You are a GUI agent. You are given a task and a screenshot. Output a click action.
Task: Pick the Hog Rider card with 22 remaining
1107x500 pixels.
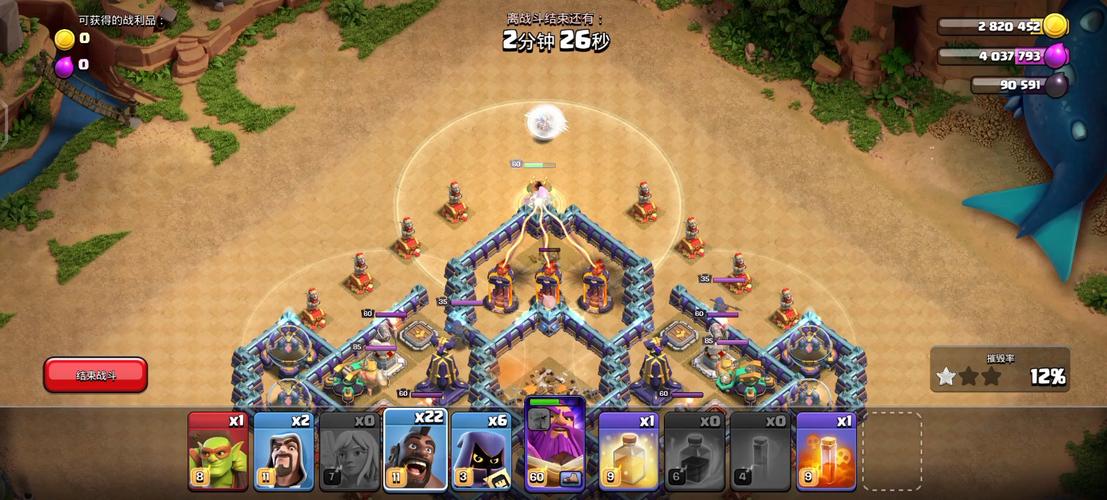414,449
